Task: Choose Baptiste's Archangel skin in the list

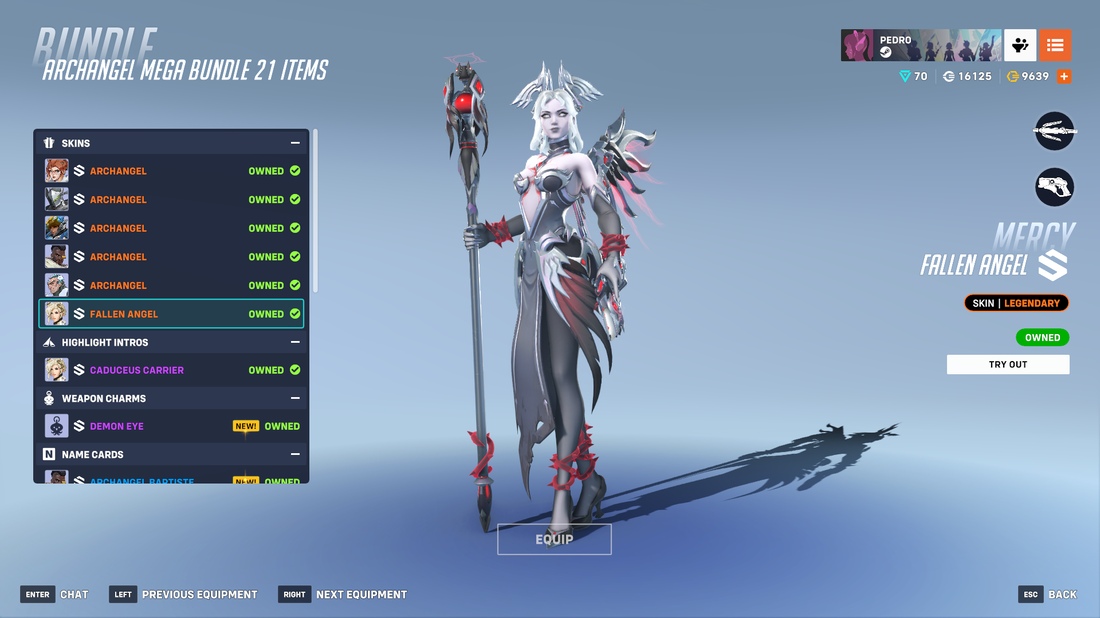Action: [170, 257]
